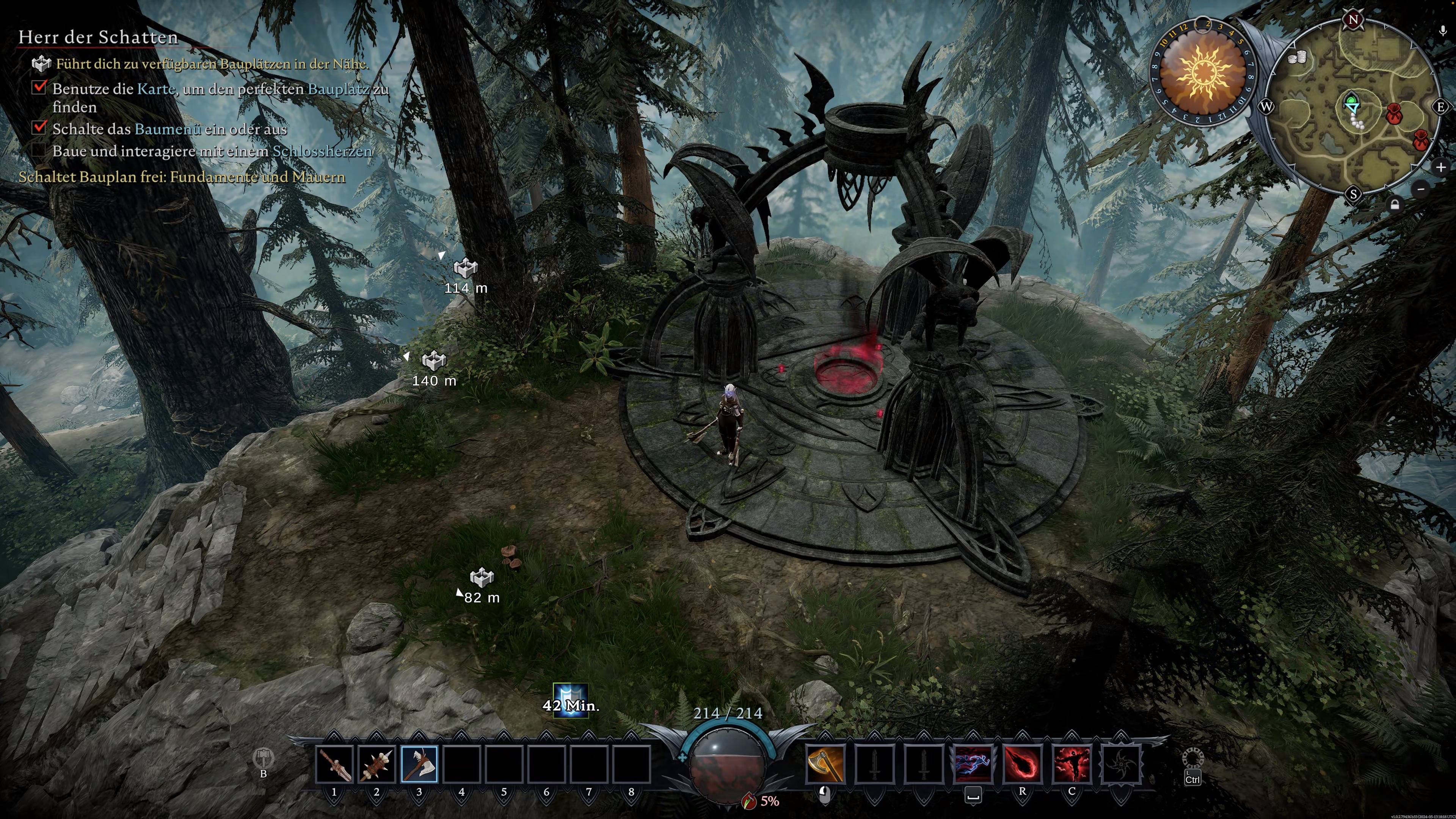Use the golden axe primary attack
The width and height of the screenshot is (1456, 819).
click(x=825, y=764)
